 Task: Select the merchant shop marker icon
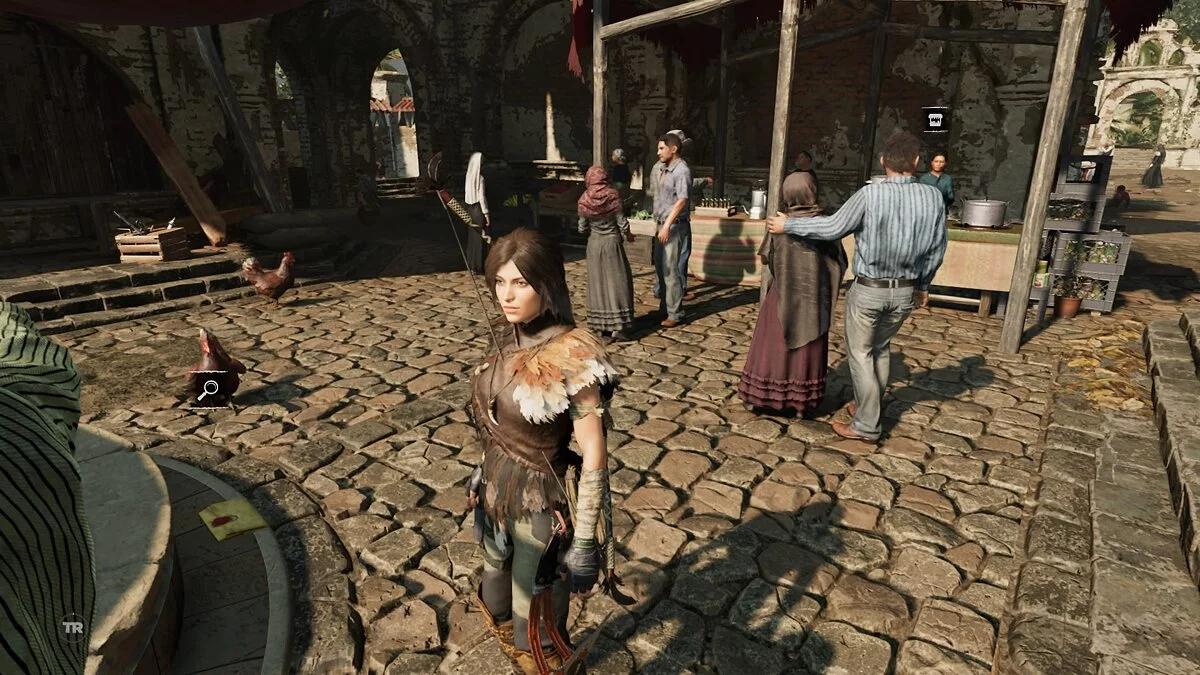pos(935,120)
